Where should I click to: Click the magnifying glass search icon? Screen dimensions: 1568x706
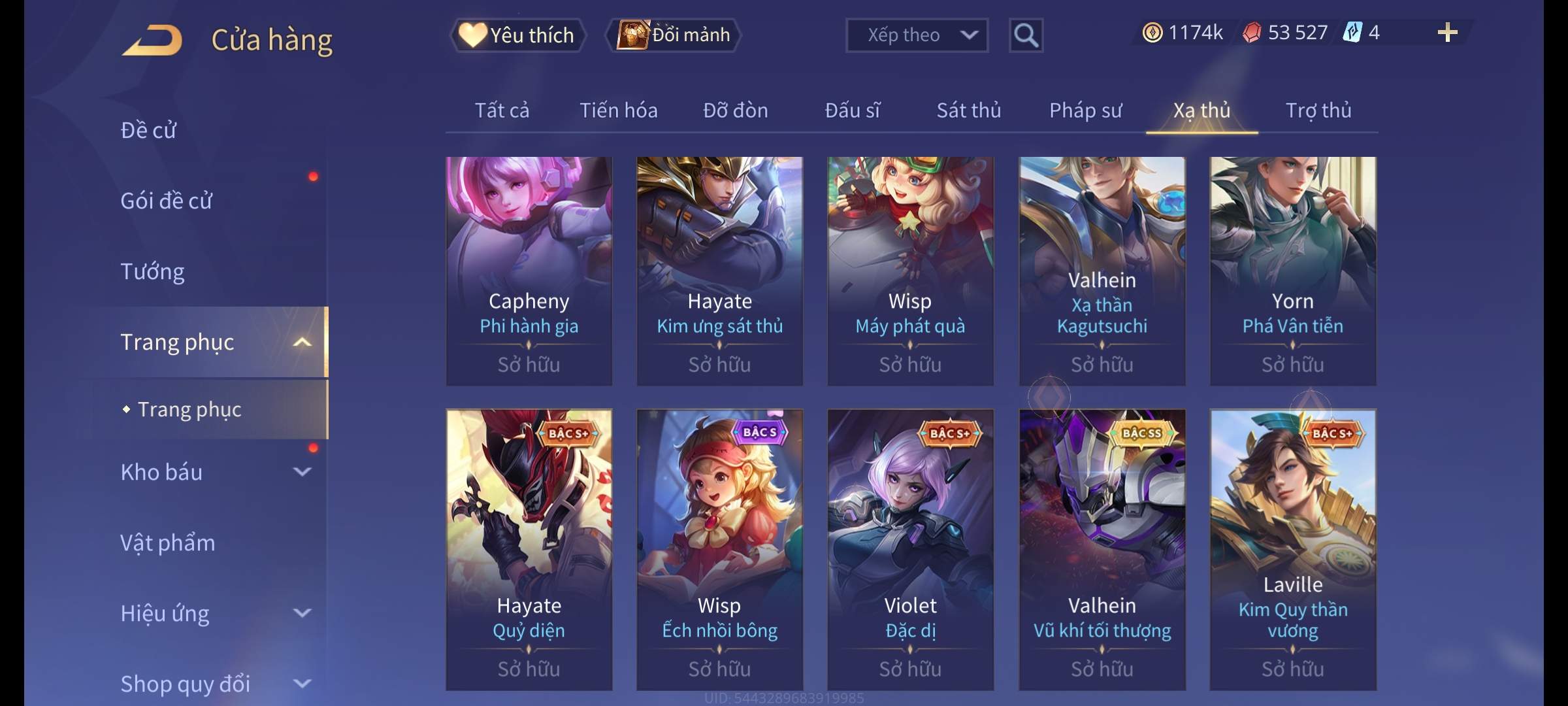point(1026,35)
